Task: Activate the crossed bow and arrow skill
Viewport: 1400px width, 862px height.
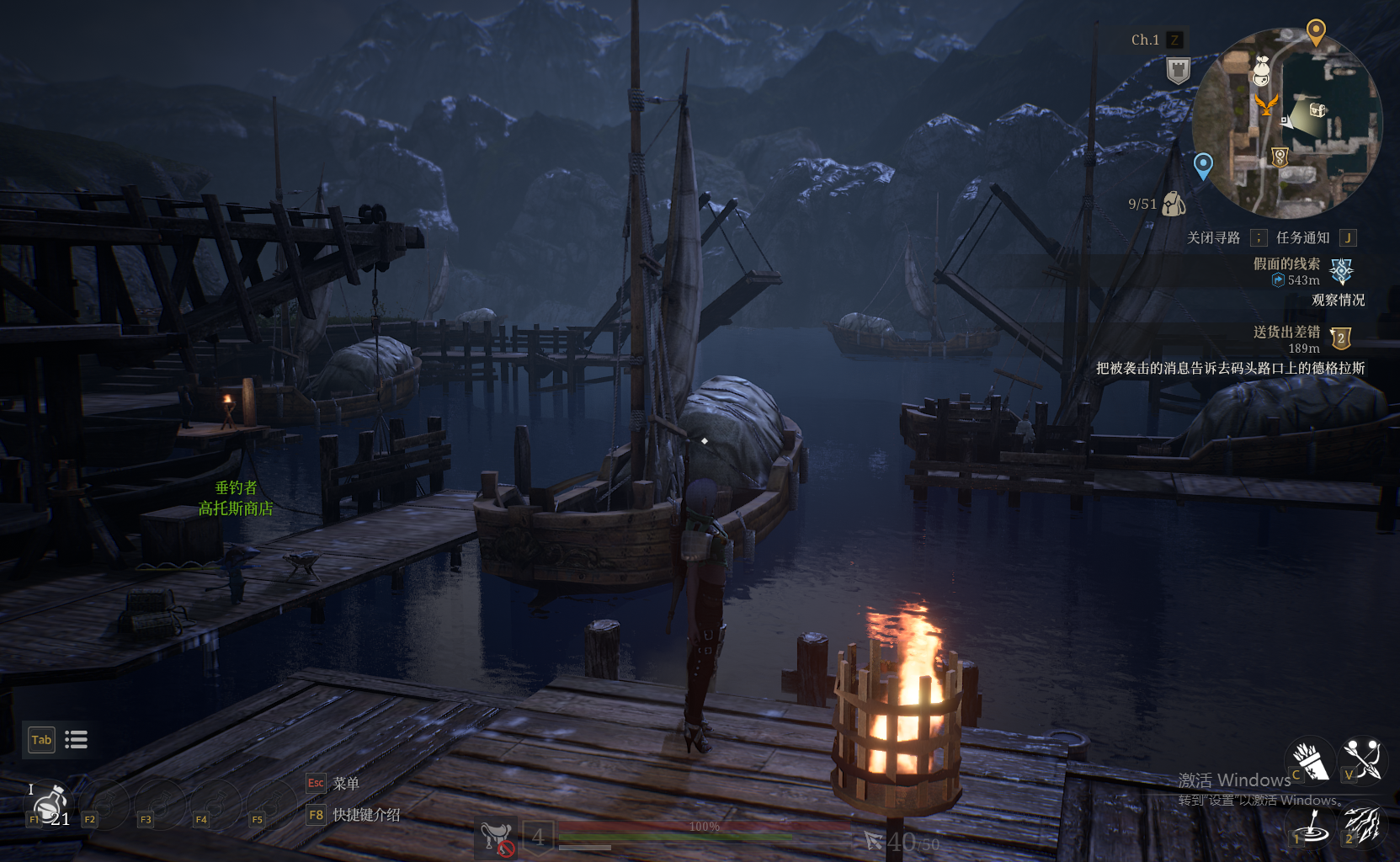Action: (1362, 759)
